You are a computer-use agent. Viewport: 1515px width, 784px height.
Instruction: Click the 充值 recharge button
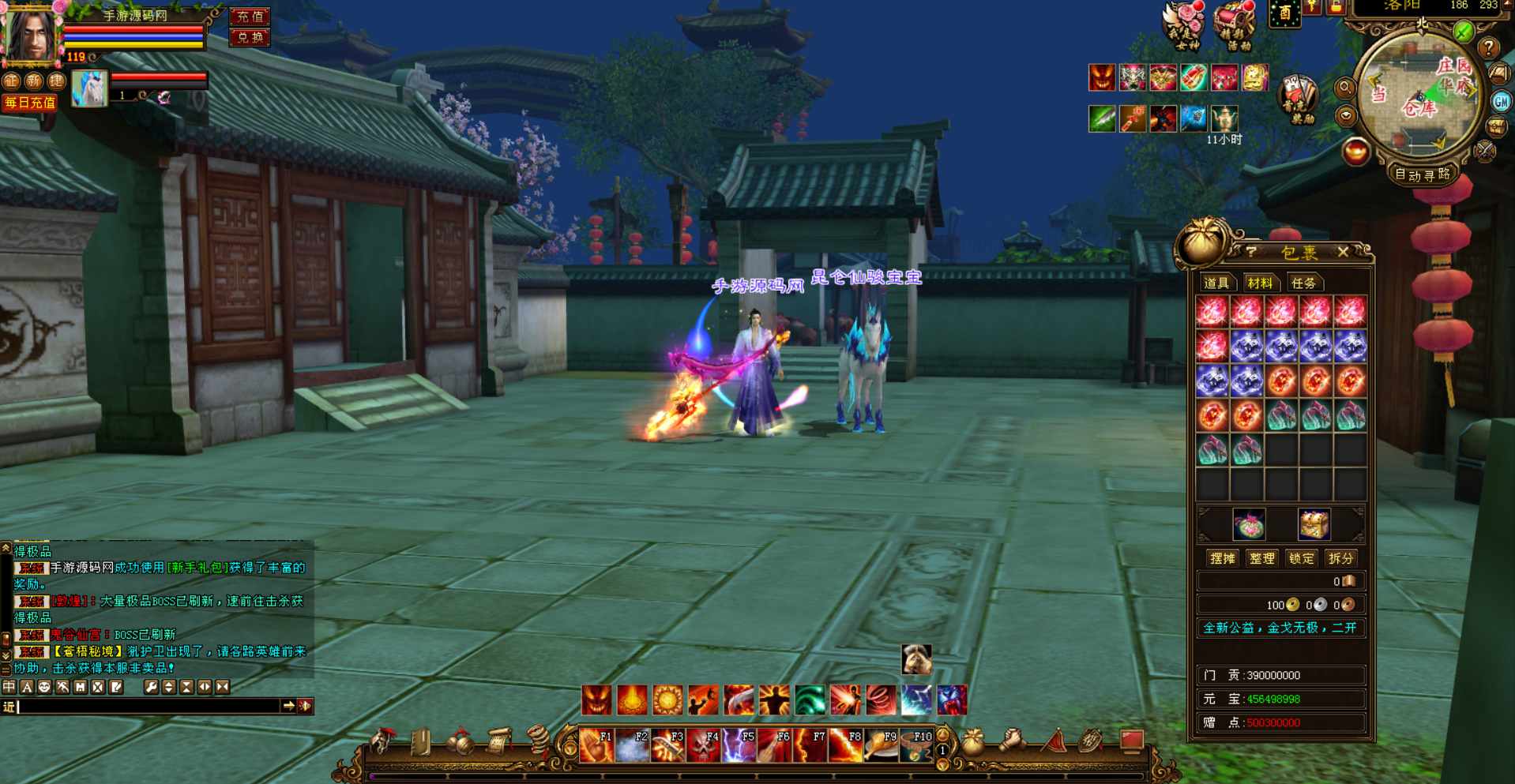pos(250,17)
